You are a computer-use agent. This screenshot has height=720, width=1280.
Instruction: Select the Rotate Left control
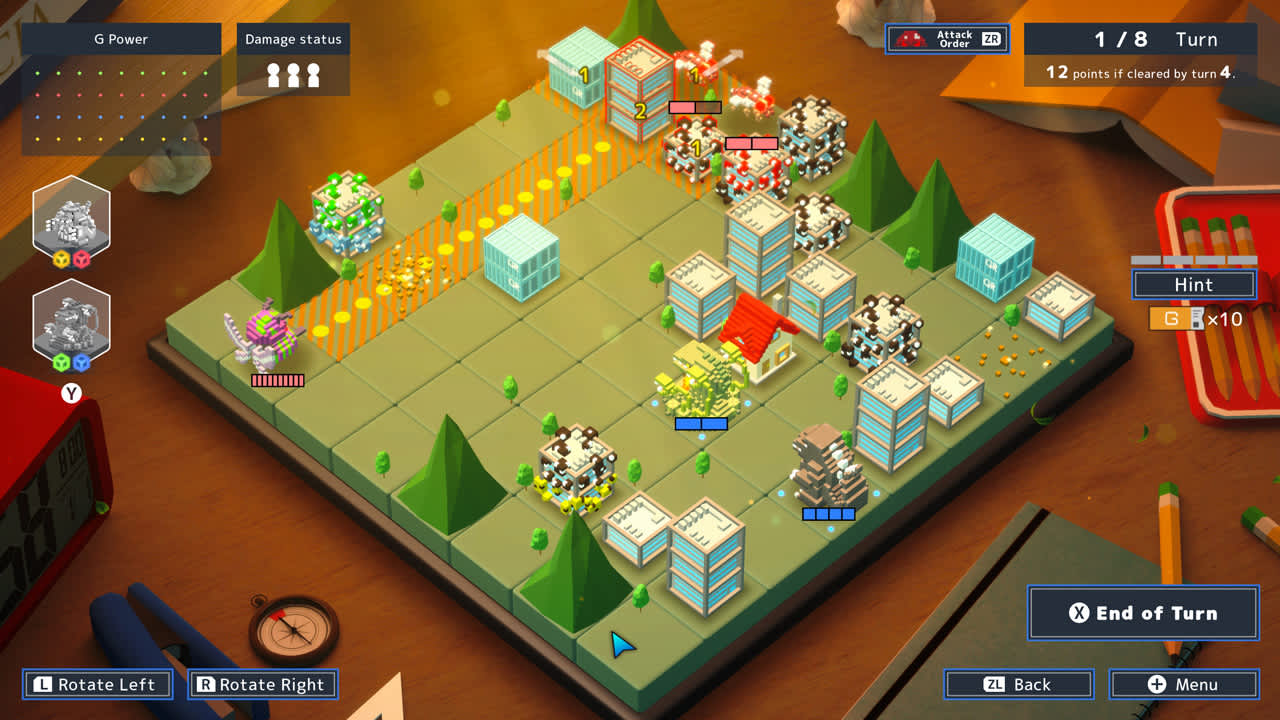[x=96, y=684]
